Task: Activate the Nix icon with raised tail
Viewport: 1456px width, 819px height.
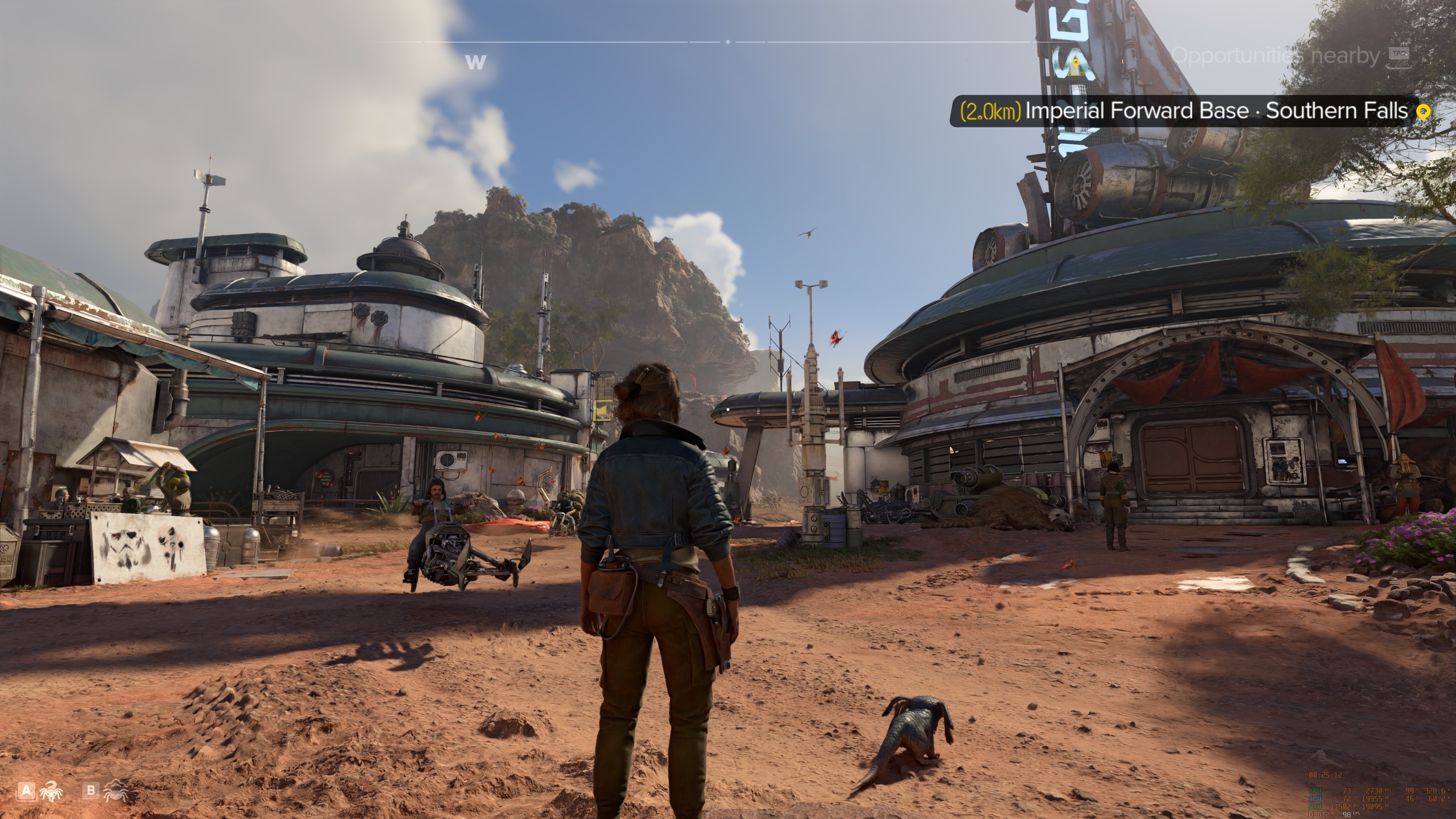Action: click(x=51, y=791)
